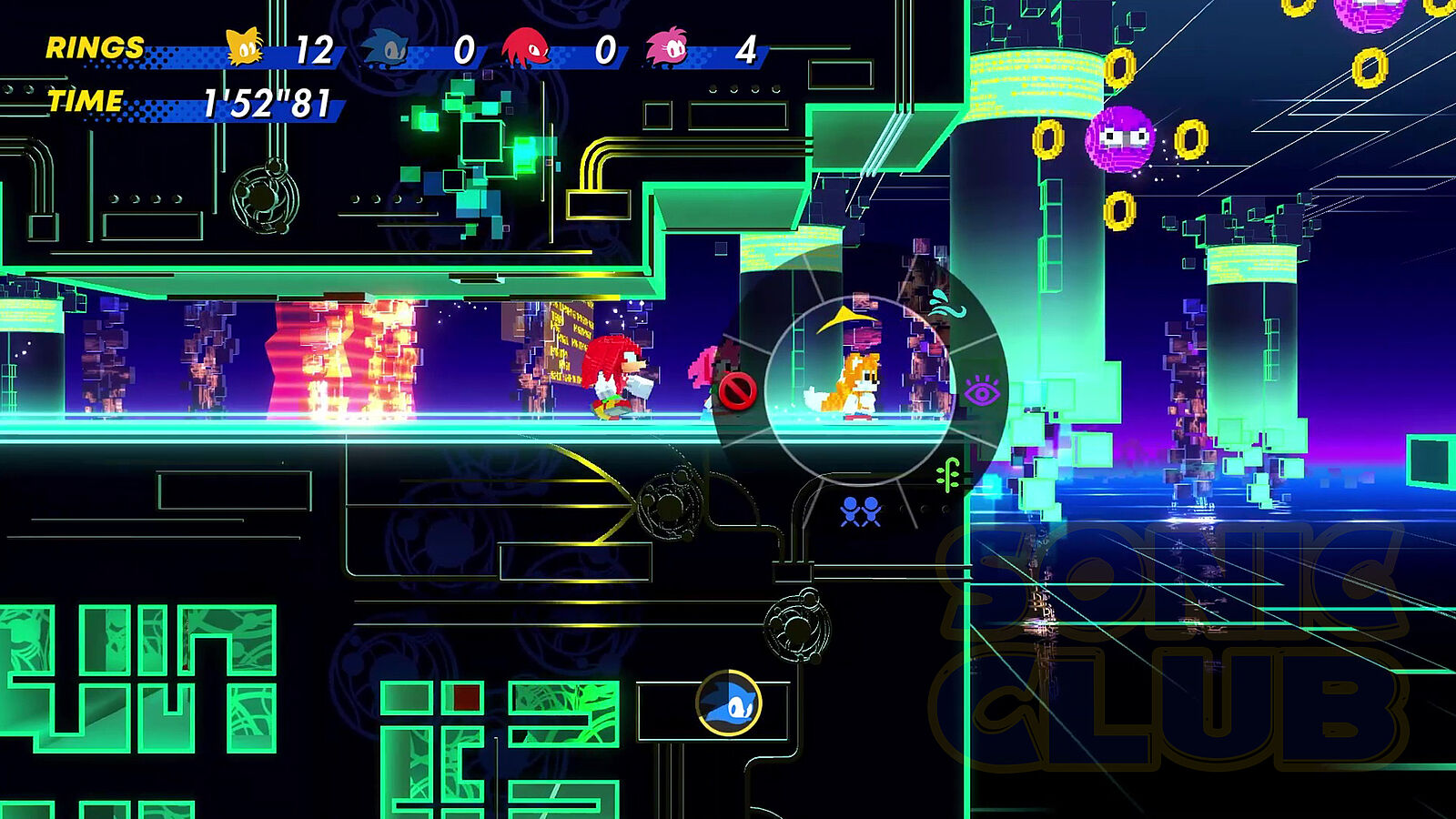Select the blue twin-figures Avatar power
Image resolution: width=1456 pixels, height=819 pixels.
(x=860, y=511)
